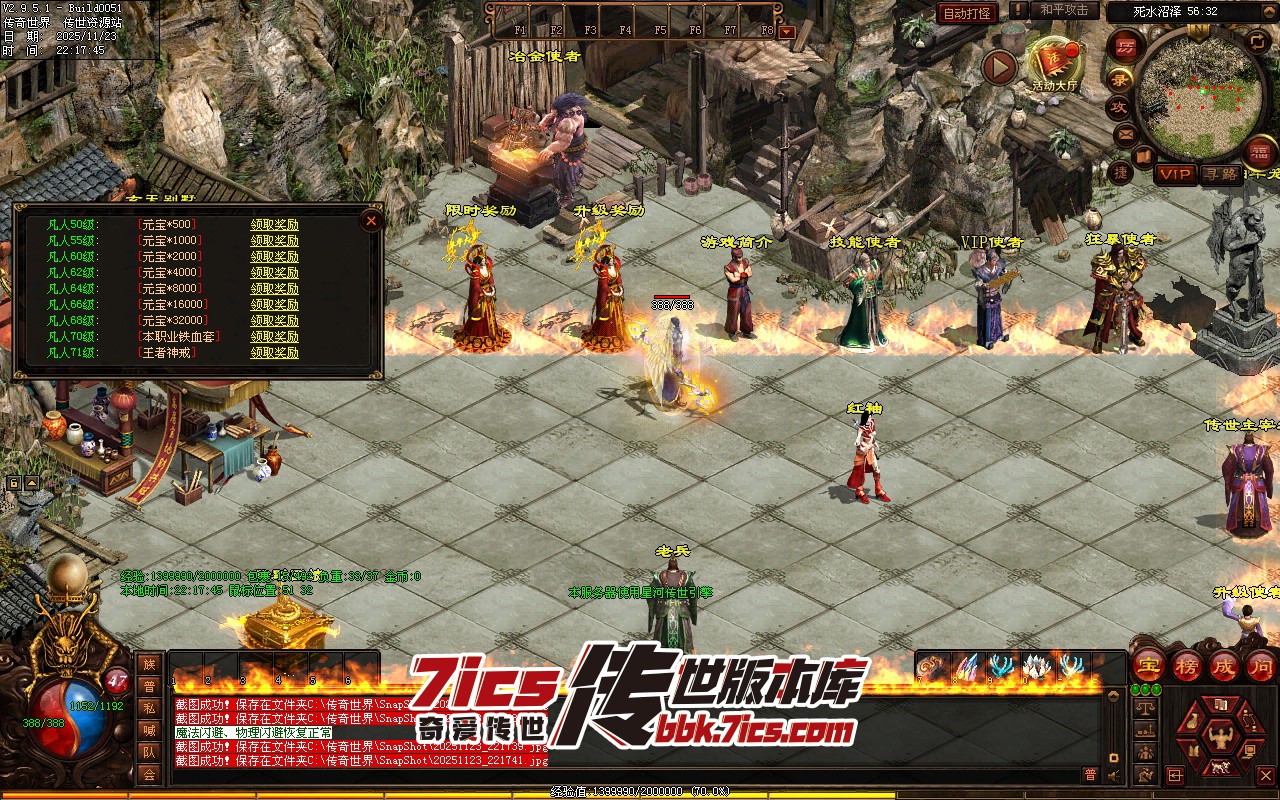This screenshot has width=1280, height=800.
Task: Click the round play arrow button
Action: coord(999,67)
